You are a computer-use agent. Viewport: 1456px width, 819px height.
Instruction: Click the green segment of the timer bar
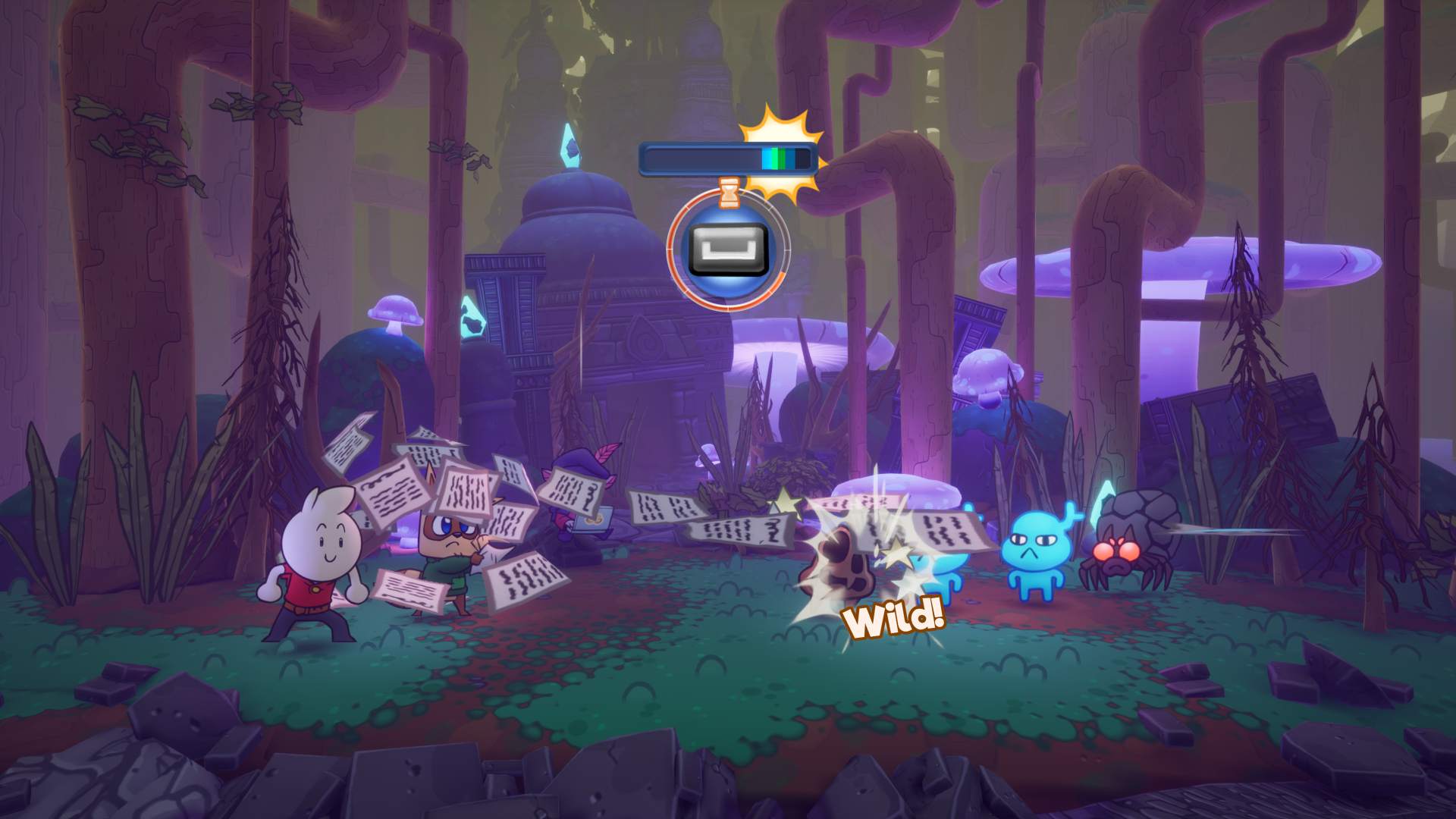tap(773, 157)
